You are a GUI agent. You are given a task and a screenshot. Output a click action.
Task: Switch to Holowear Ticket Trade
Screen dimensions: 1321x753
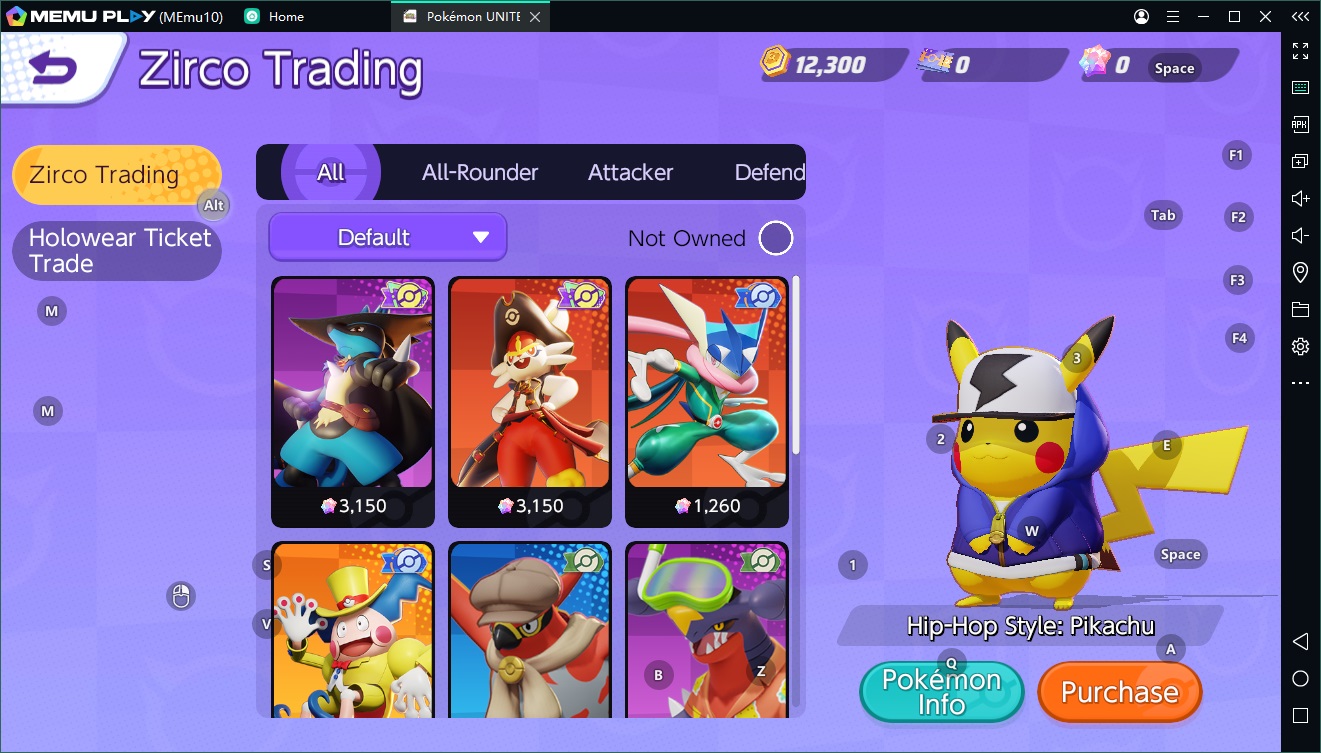pyautogui.click(x=116, y=251)
